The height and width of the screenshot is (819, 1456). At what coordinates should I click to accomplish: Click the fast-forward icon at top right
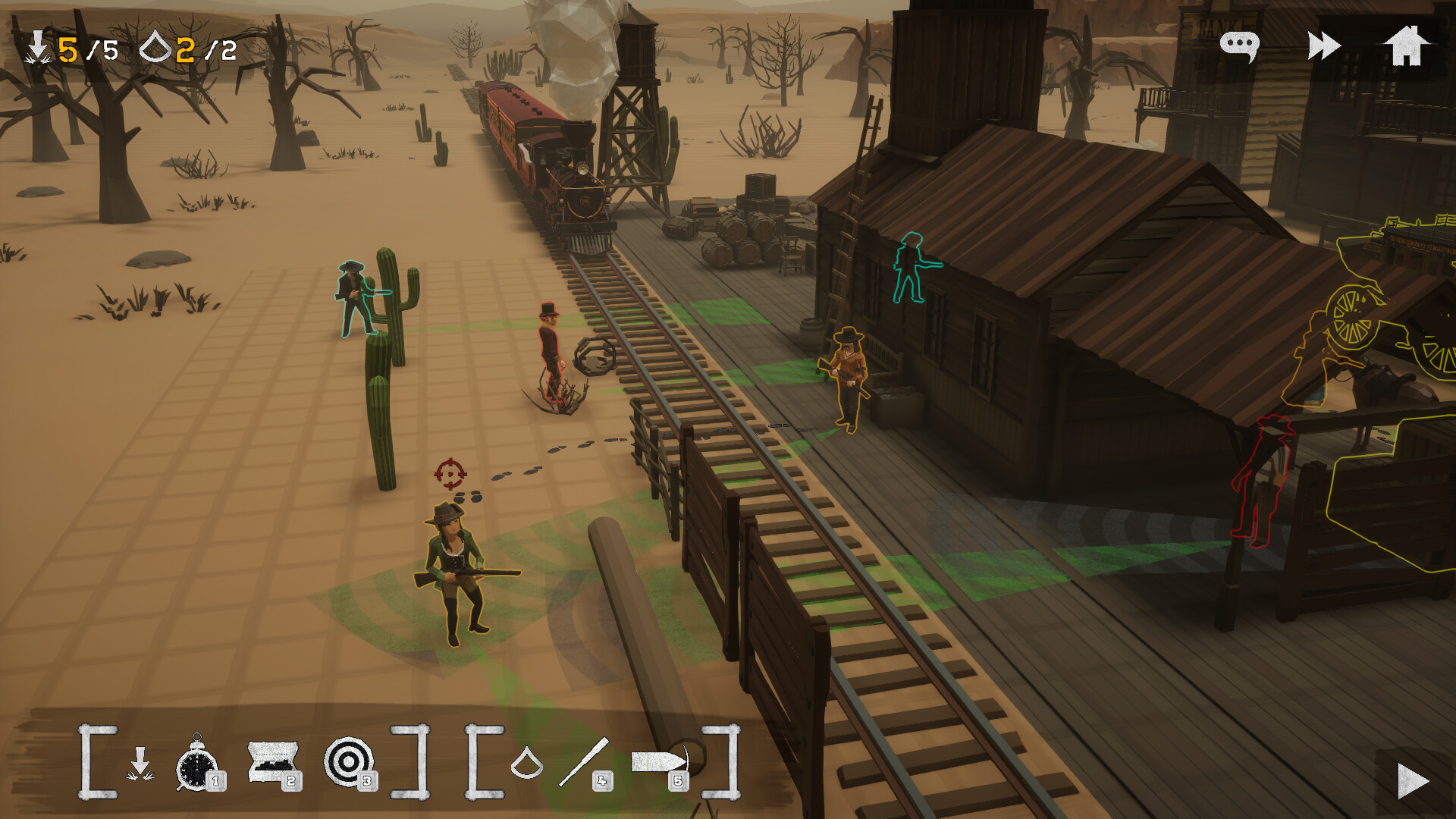[x=1324, y=45]
